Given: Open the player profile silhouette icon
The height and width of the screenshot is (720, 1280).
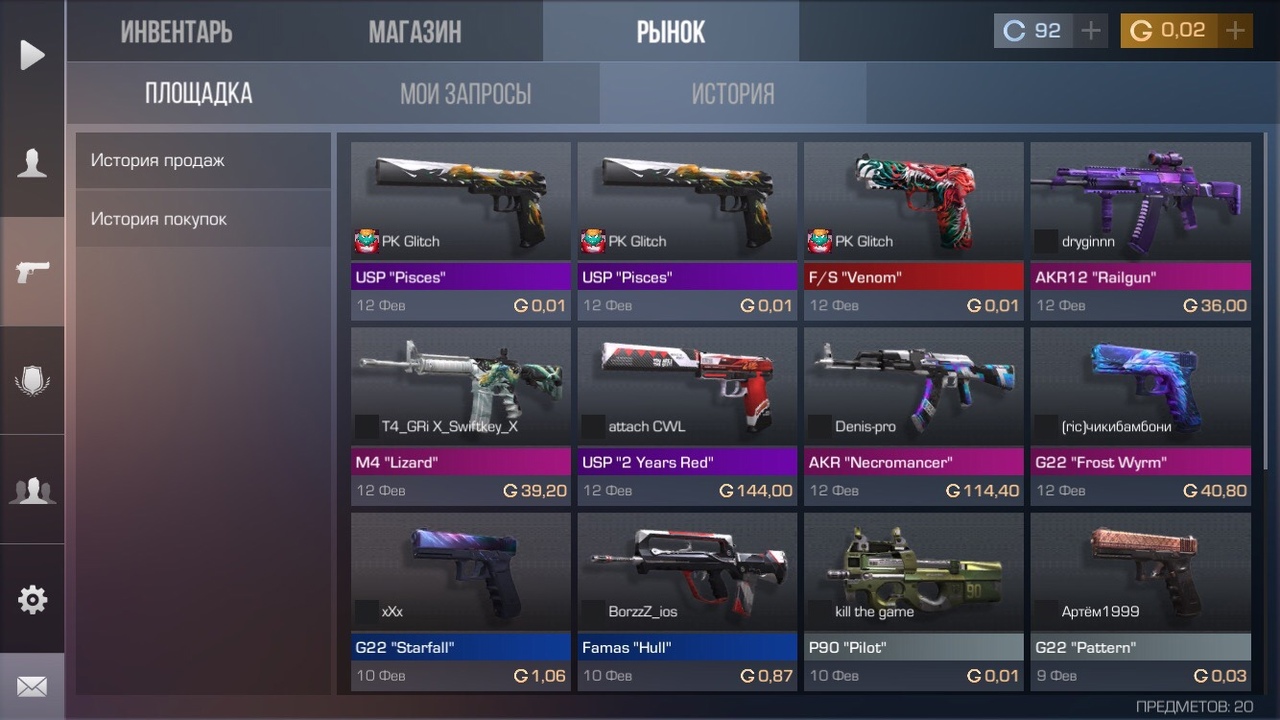Looking at the screenshot, I should pyautogui.click(x=32, y=163).
